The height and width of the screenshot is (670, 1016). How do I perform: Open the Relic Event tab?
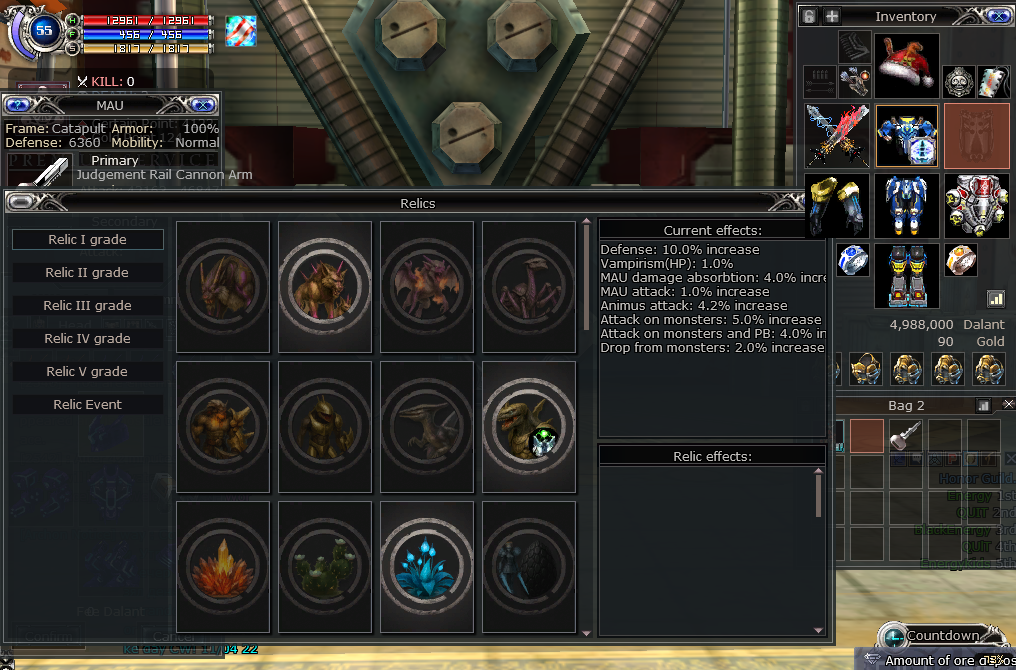[x=88, y=405]
